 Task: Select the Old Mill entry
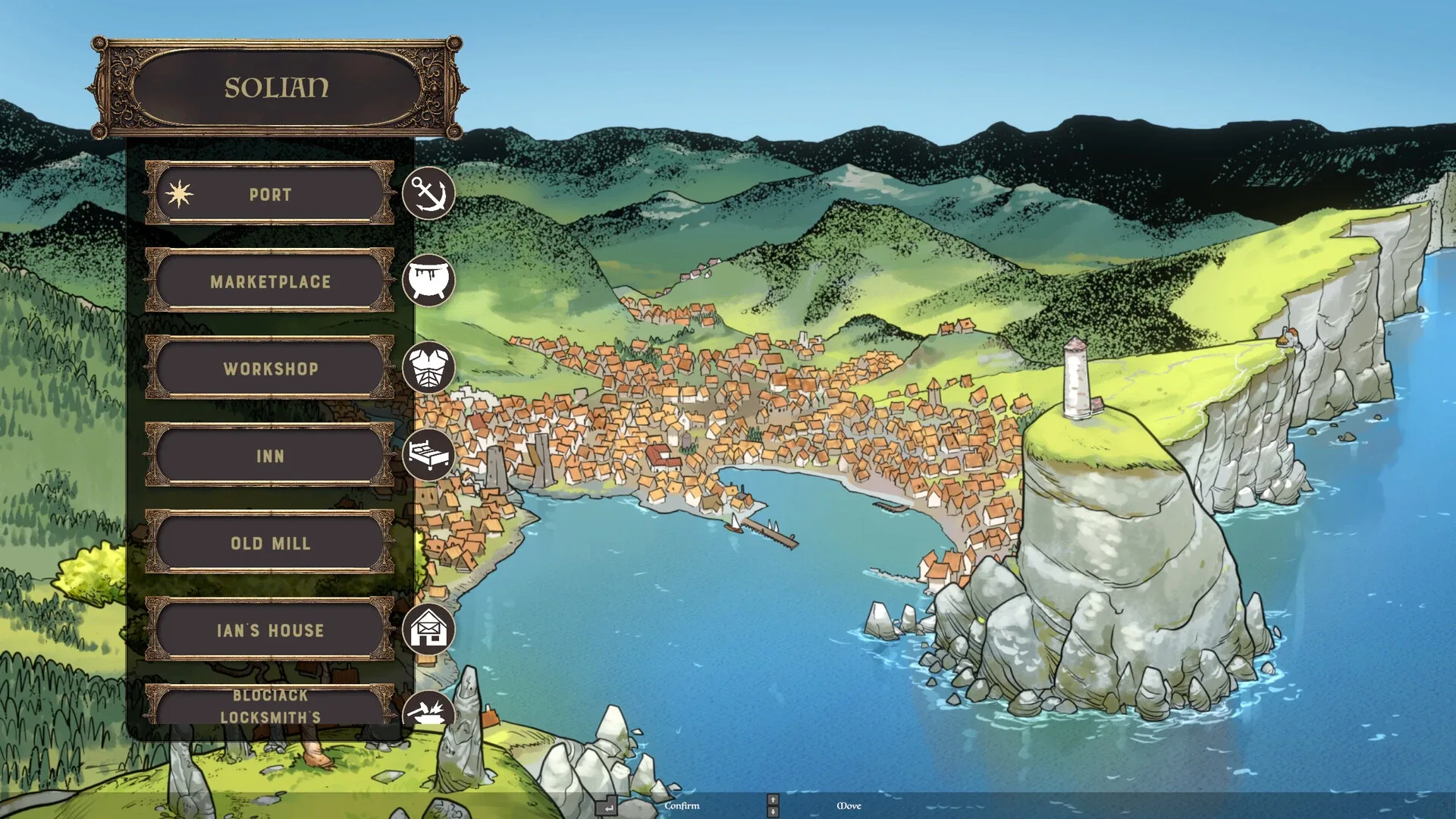[x=270, y=543]
